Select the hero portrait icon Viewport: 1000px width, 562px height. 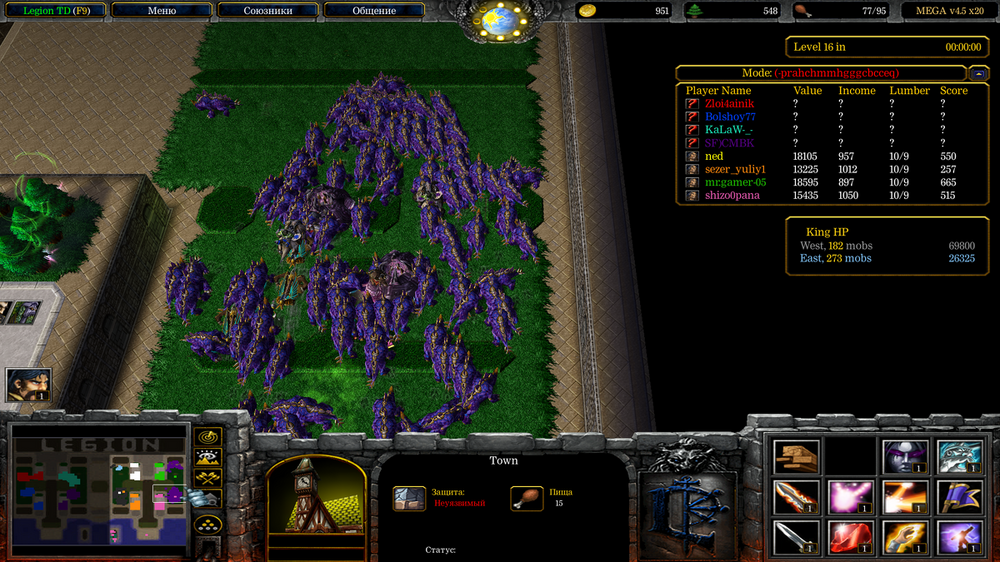point(28,385)
